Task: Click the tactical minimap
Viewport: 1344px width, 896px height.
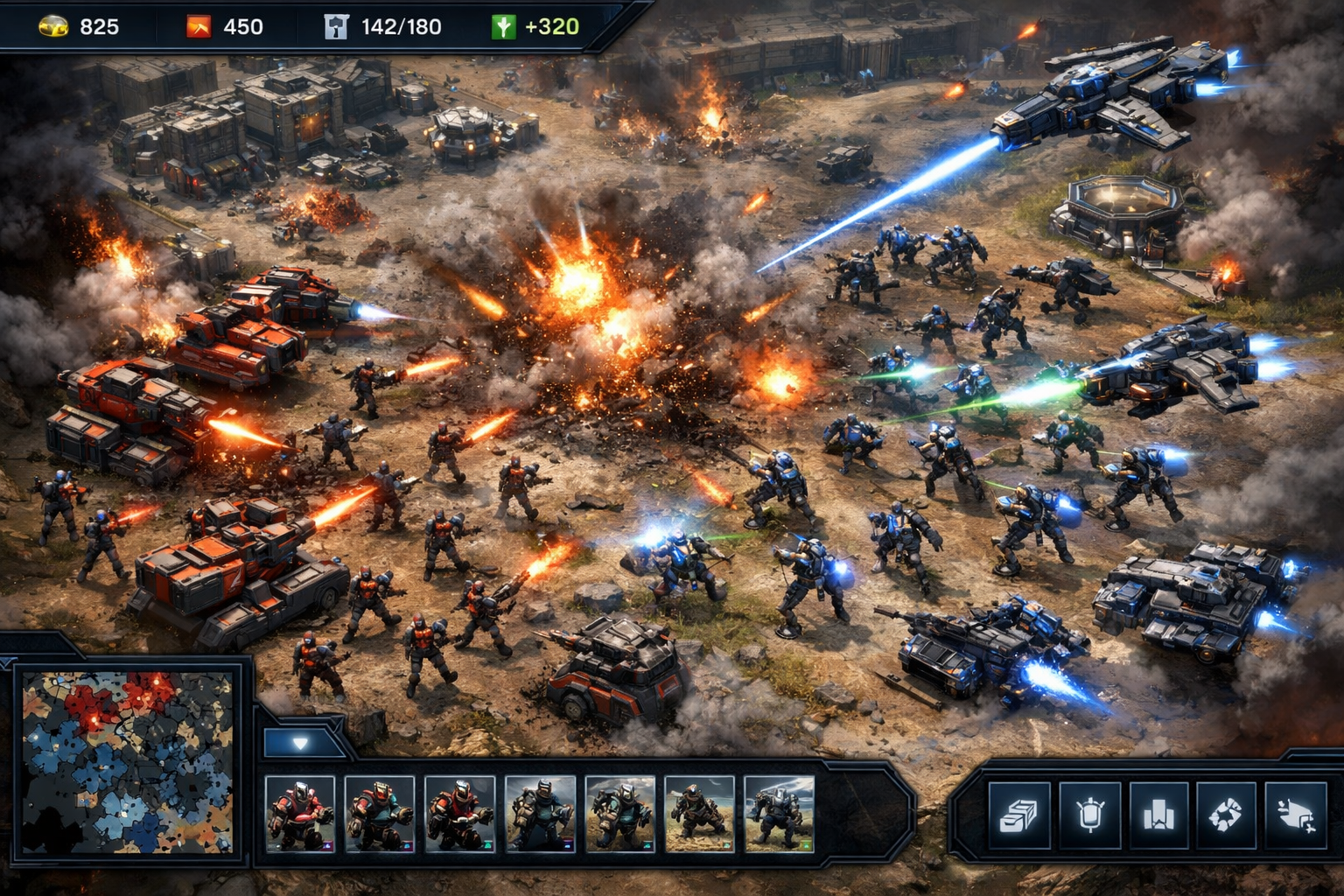Action: pyautogui.click(x=128, y=761)
